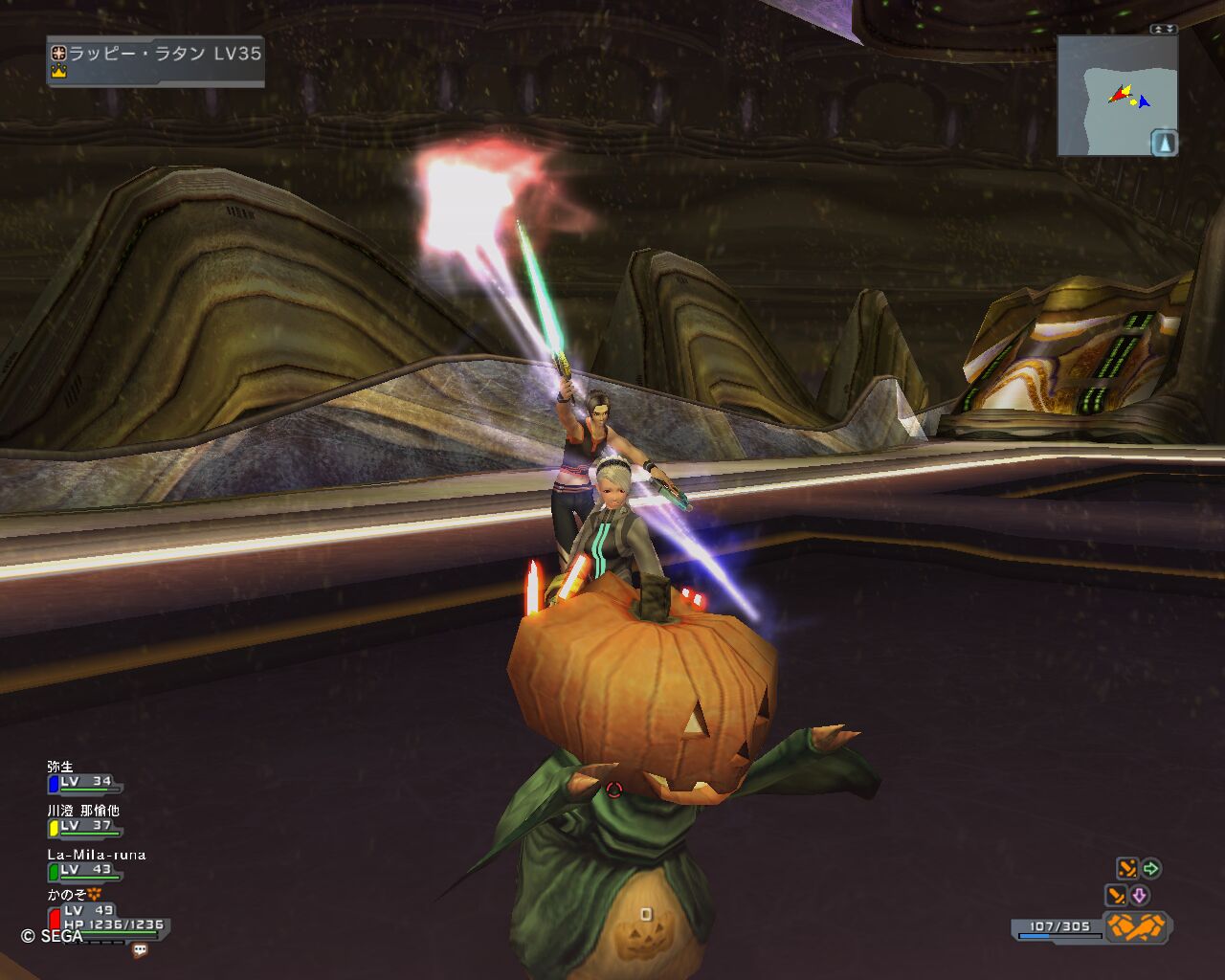Toggle the minimap zoom arrows tab

[1163, 30]
